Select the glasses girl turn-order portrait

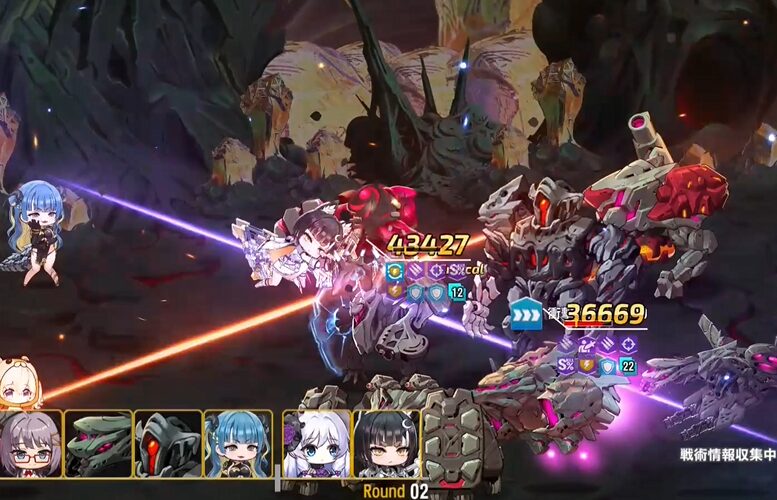tap(30, 444)
